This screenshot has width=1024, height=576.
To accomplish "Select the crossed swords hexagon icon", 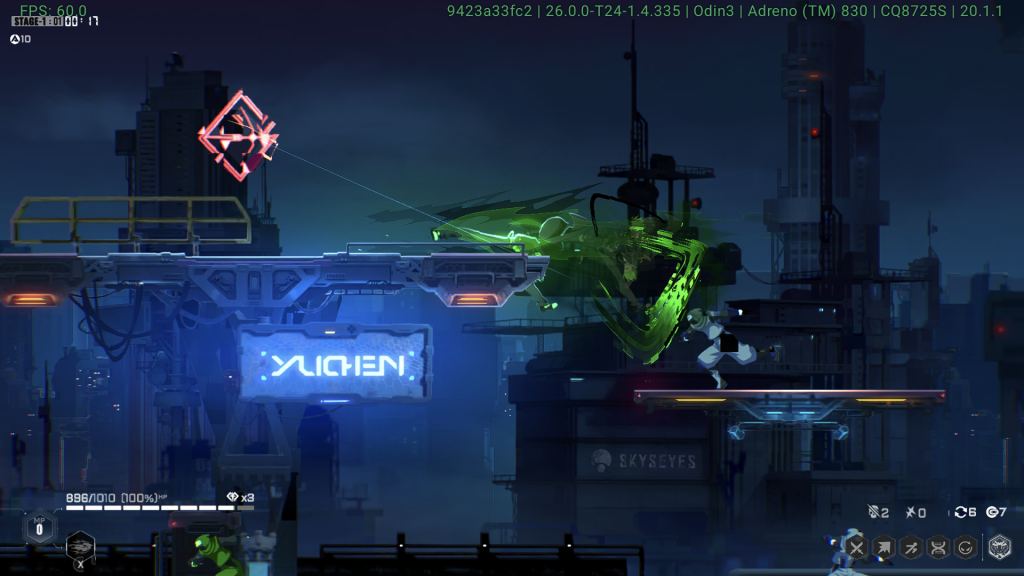I will pos(856,547).
